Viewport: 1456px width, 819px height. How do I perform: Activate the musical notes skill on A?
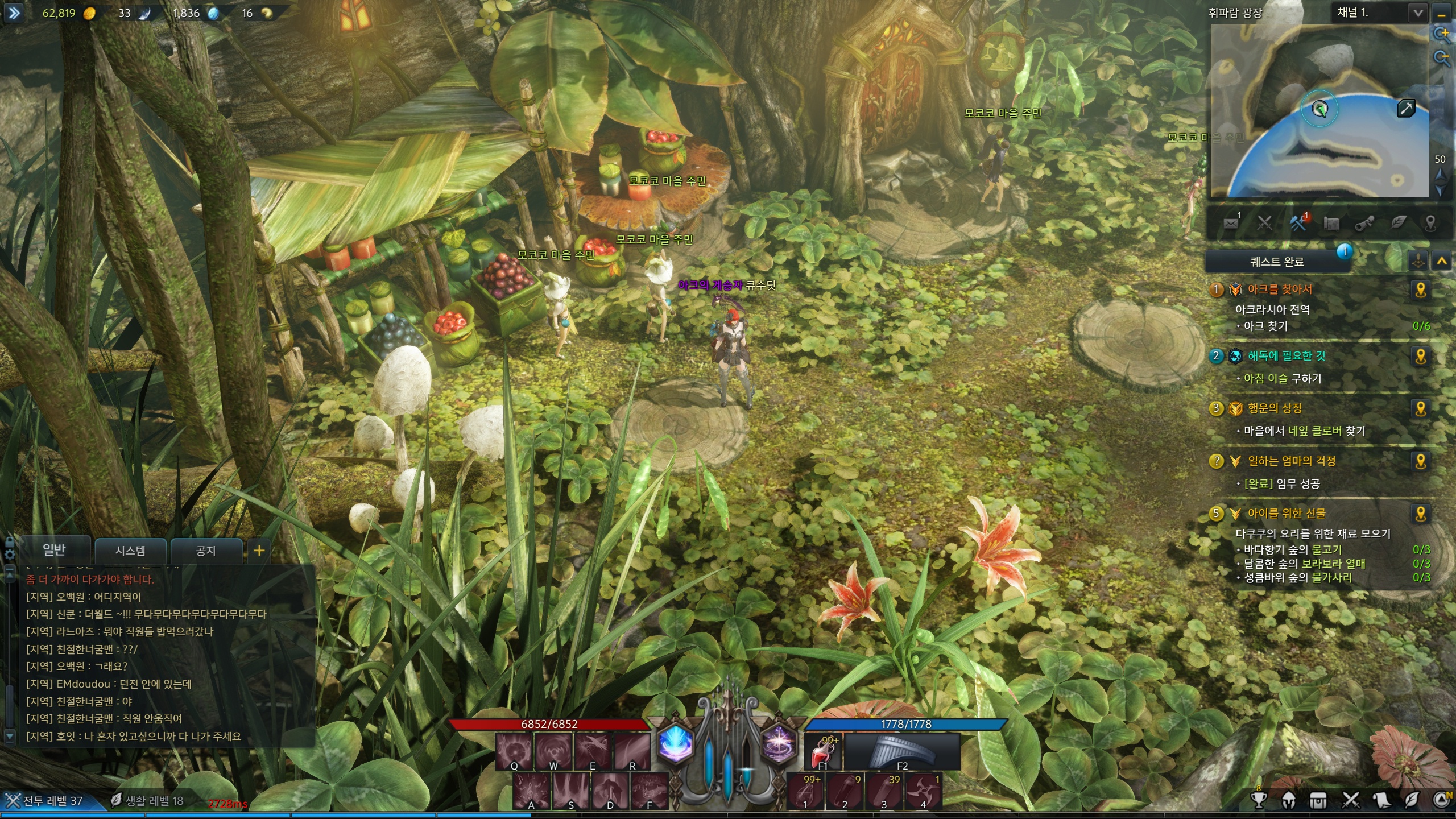pyautogui.click(x=531, y=791)
